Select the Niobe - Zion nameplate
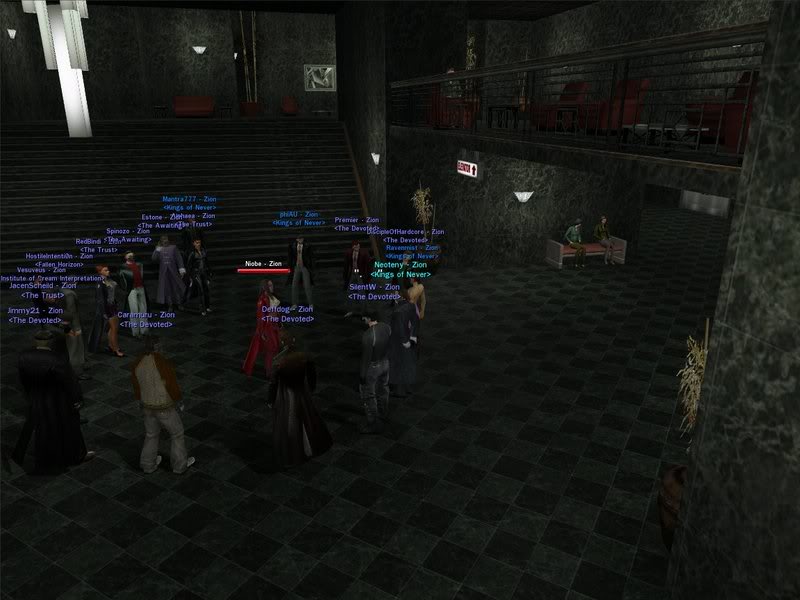The width and height of the screenshot is (800, 600). point(264,263)
